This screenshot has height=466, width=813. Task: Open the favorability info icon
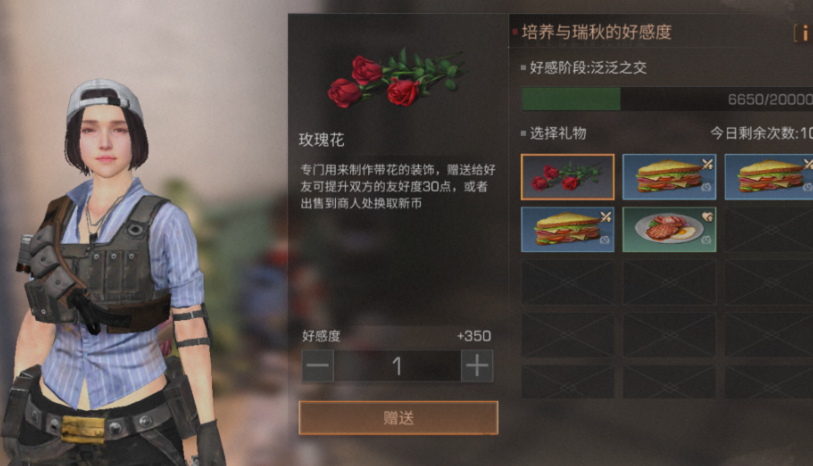(x=803, y=33)
